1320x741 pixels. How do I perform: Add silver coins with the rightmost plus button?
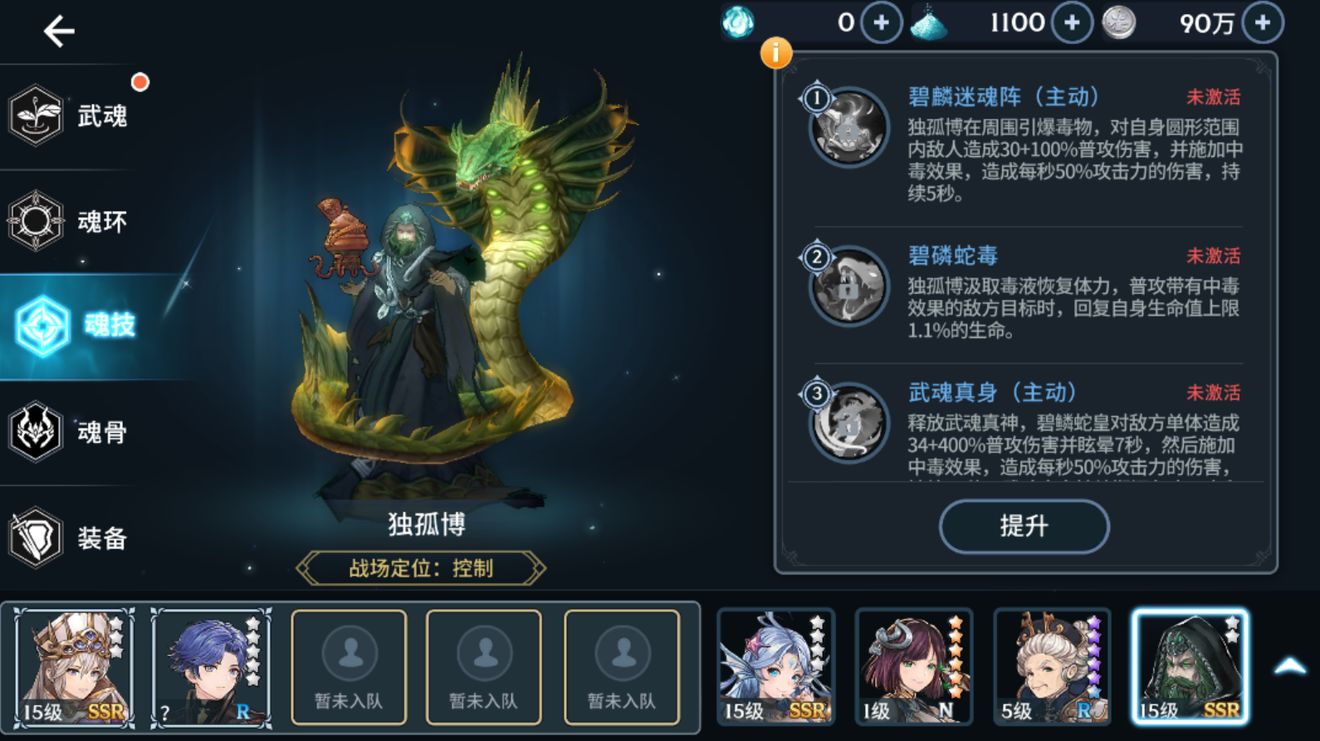point(1261,21)
